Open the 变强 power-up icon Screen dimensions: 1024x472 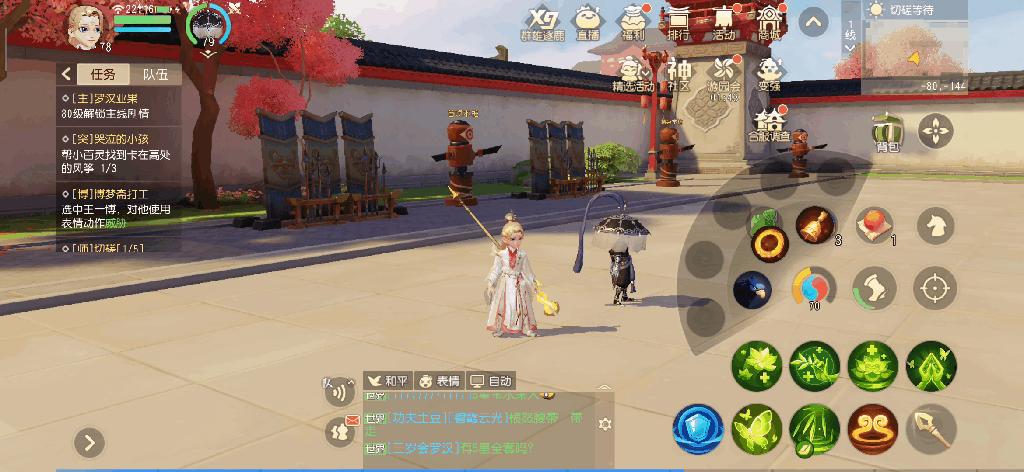pos(768,74)
